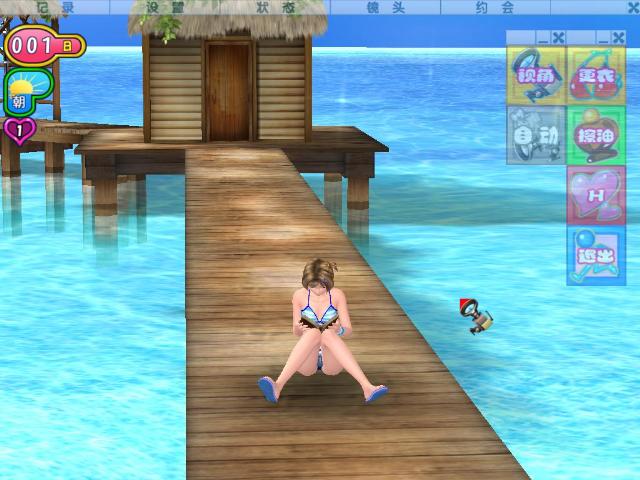Toggle the 自动 auto mode button
The image size is (640, 480).
point(536,134)
